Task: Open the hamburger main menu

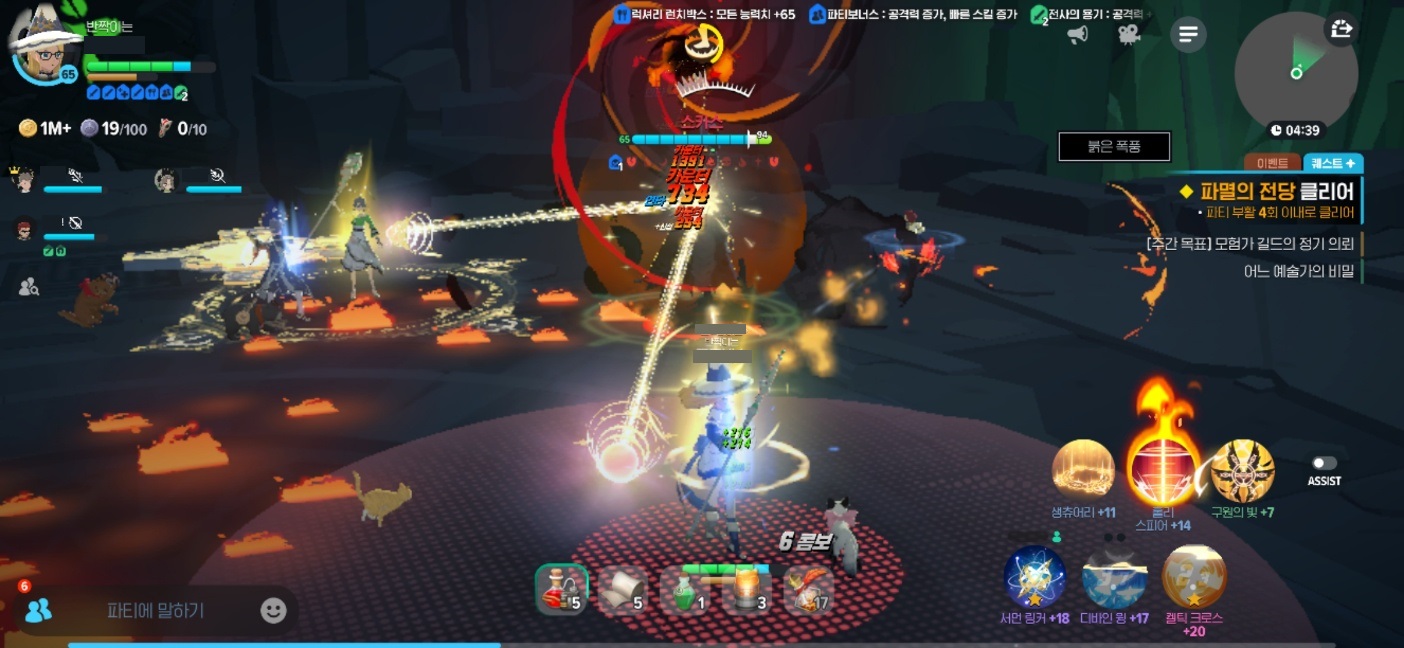Action: coord(1188,35)
